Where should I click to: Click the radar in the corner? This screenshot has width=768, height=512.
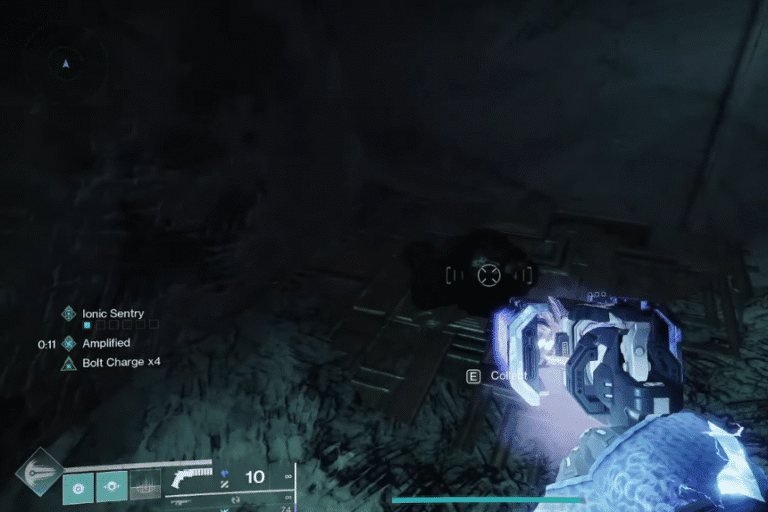pyautogui.click(x=66, y=65)
